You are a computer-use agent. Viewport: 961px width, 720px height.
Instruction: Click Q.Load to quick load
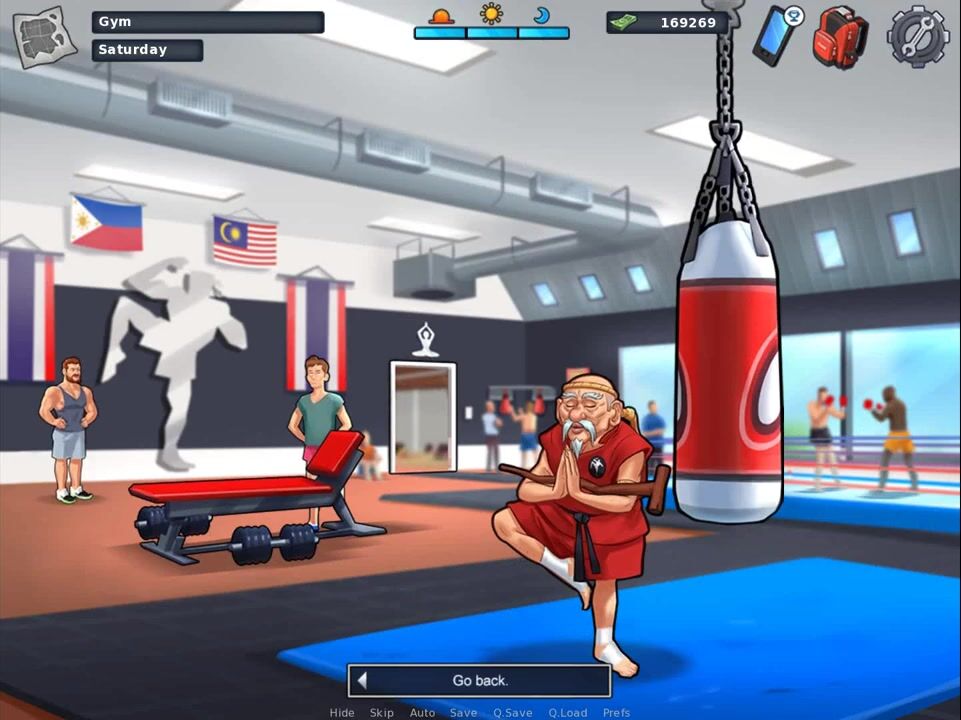[x=567, y=713]
